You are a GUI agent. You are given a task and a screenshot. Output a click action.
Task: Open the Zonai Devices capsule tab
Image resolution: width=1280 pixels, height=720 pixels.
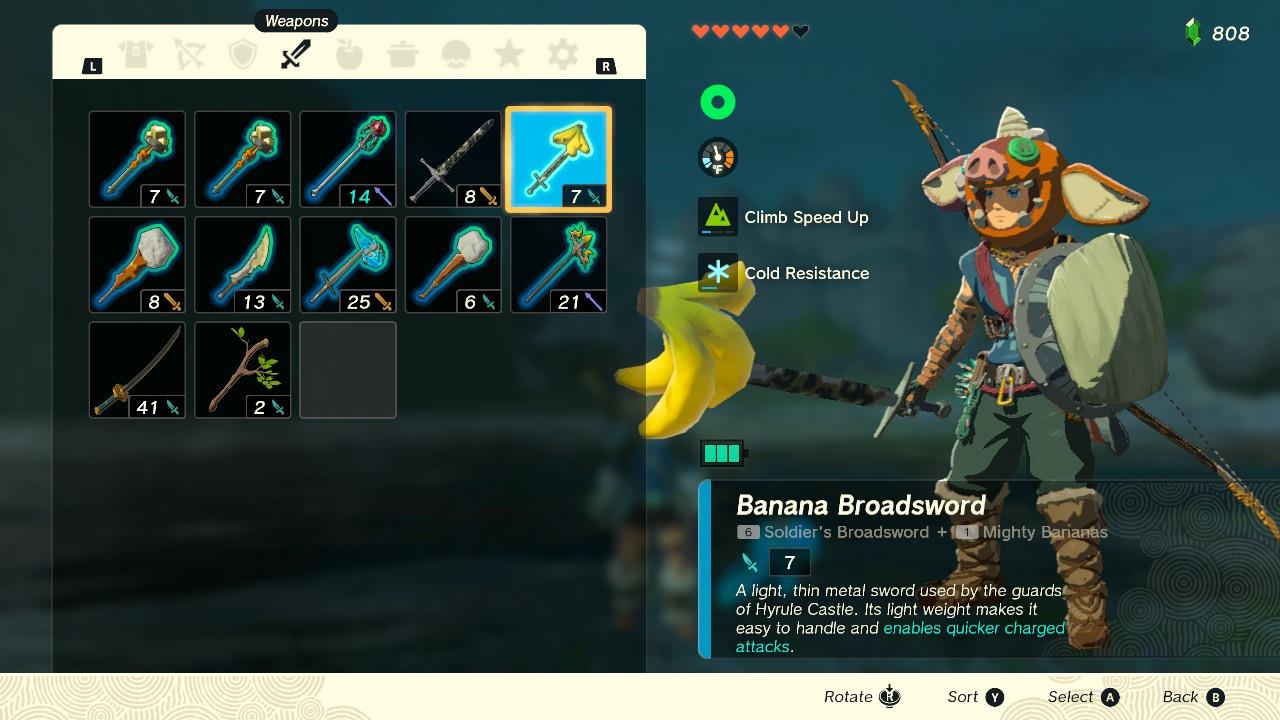(456, 54)
